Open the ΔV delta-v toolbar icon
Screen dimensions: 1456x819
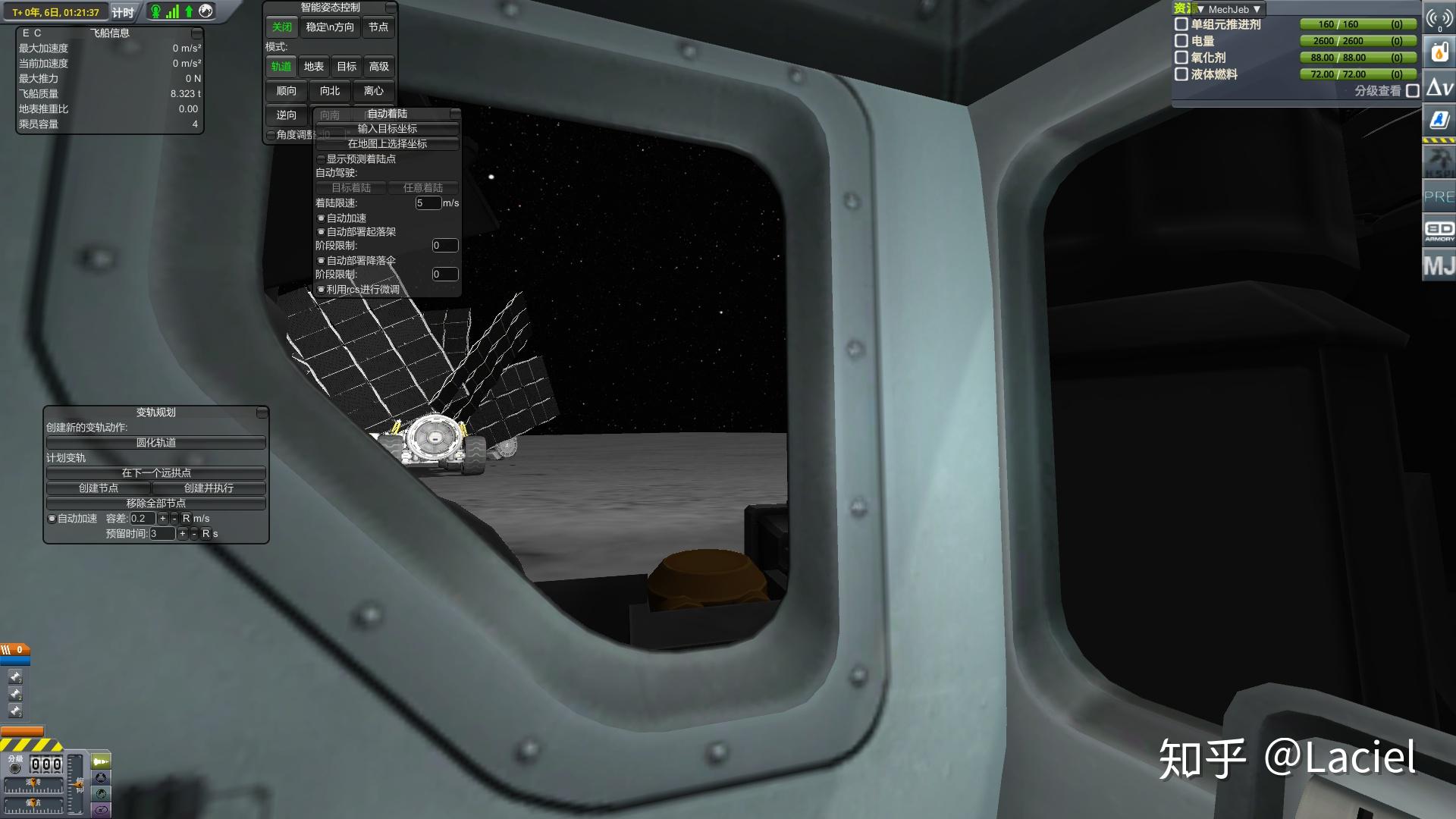coord(1439,87)
